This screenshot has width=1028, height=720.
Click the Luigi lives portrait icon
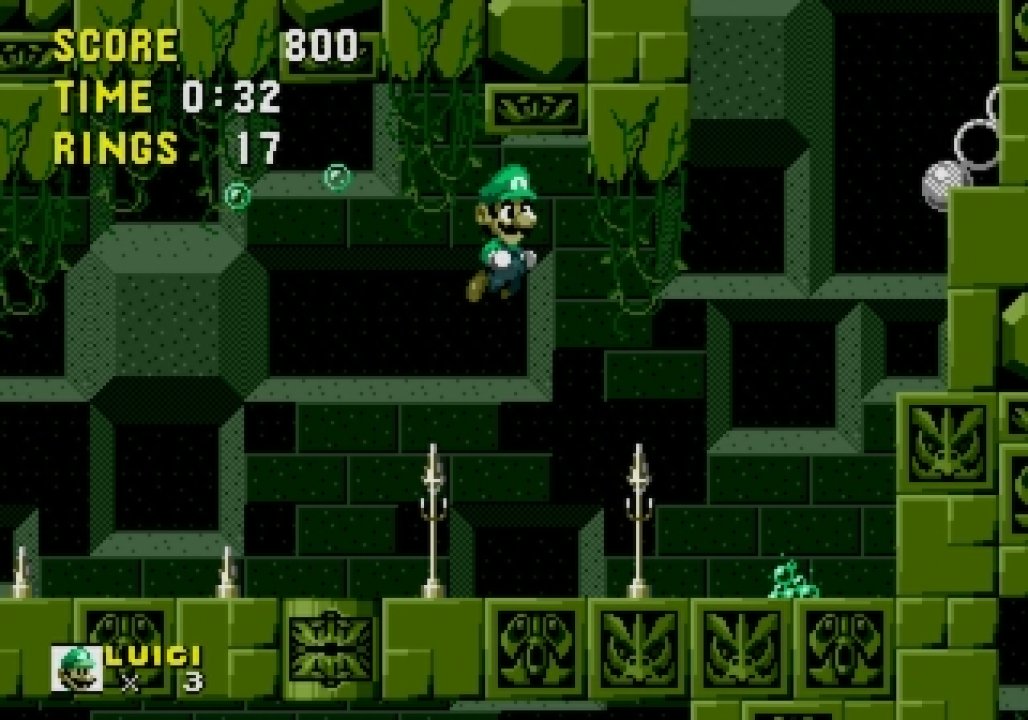77,668
